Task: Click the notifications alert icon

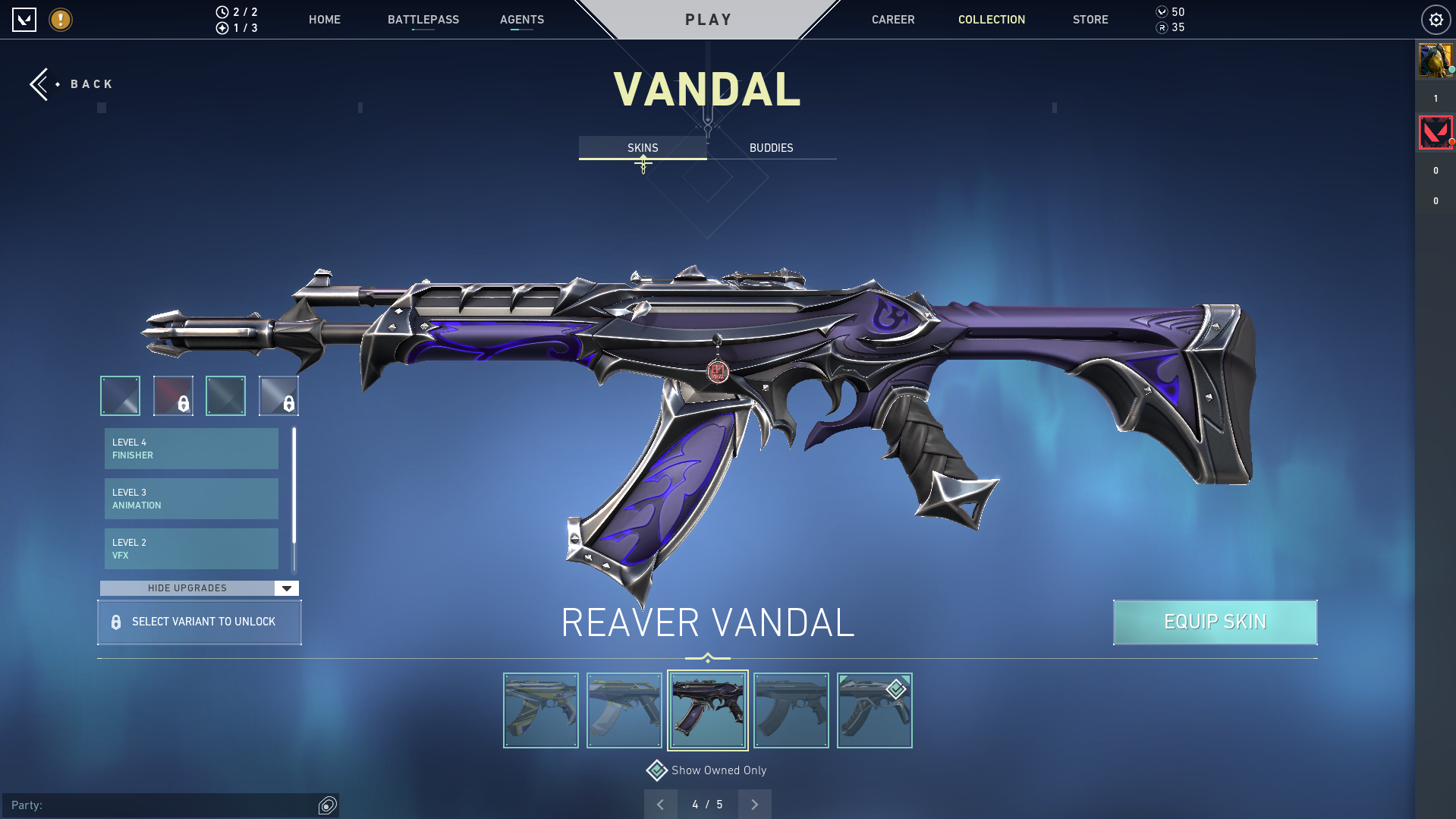Action: point(60,20)
